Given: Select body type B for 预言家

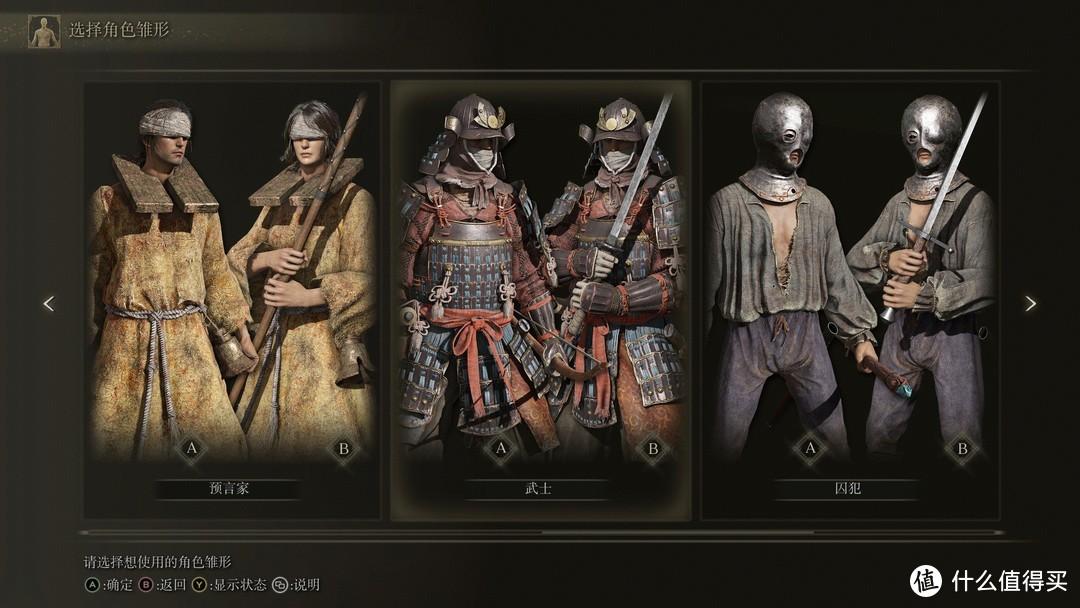Looking at the screenshot, I should (344, 449).
